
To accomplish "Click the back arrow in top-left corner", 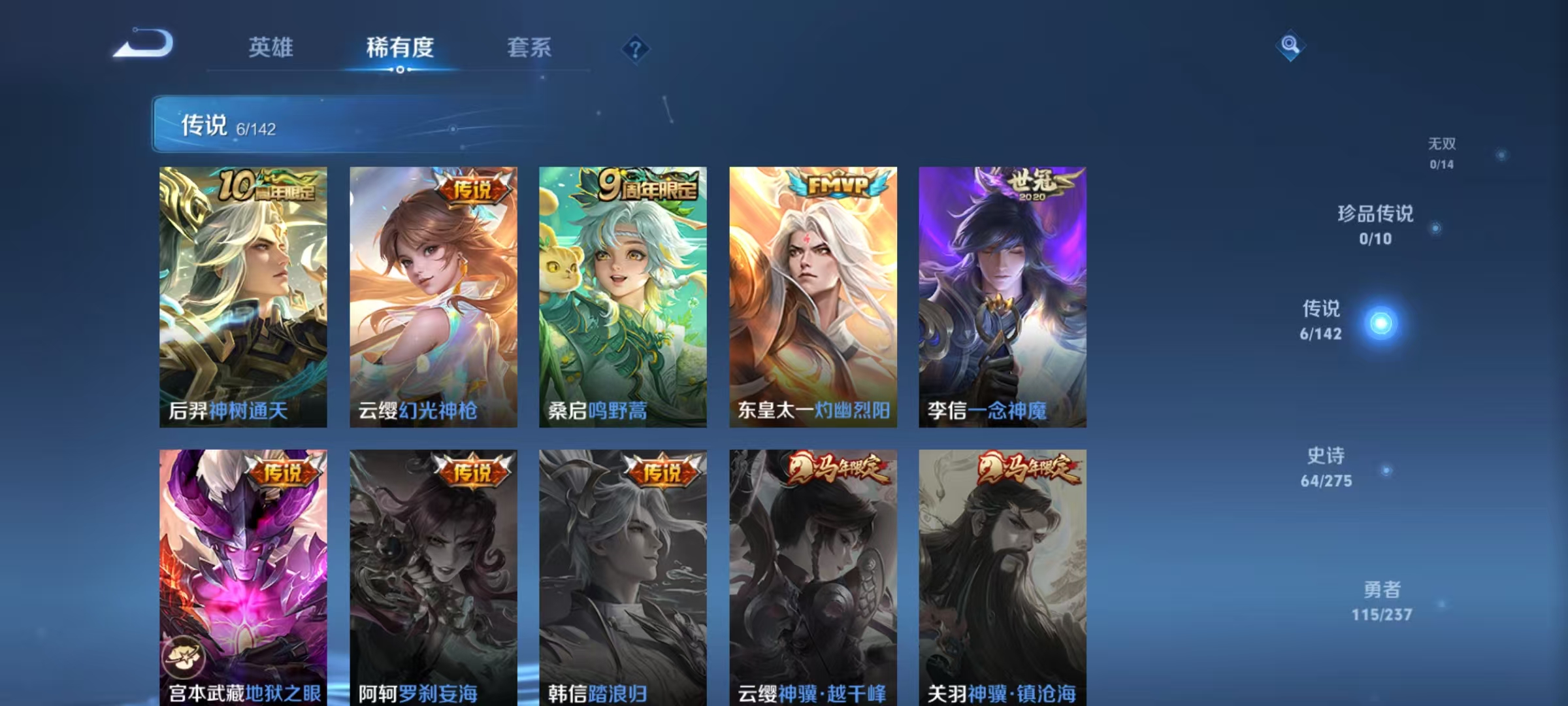I will 144,44.
